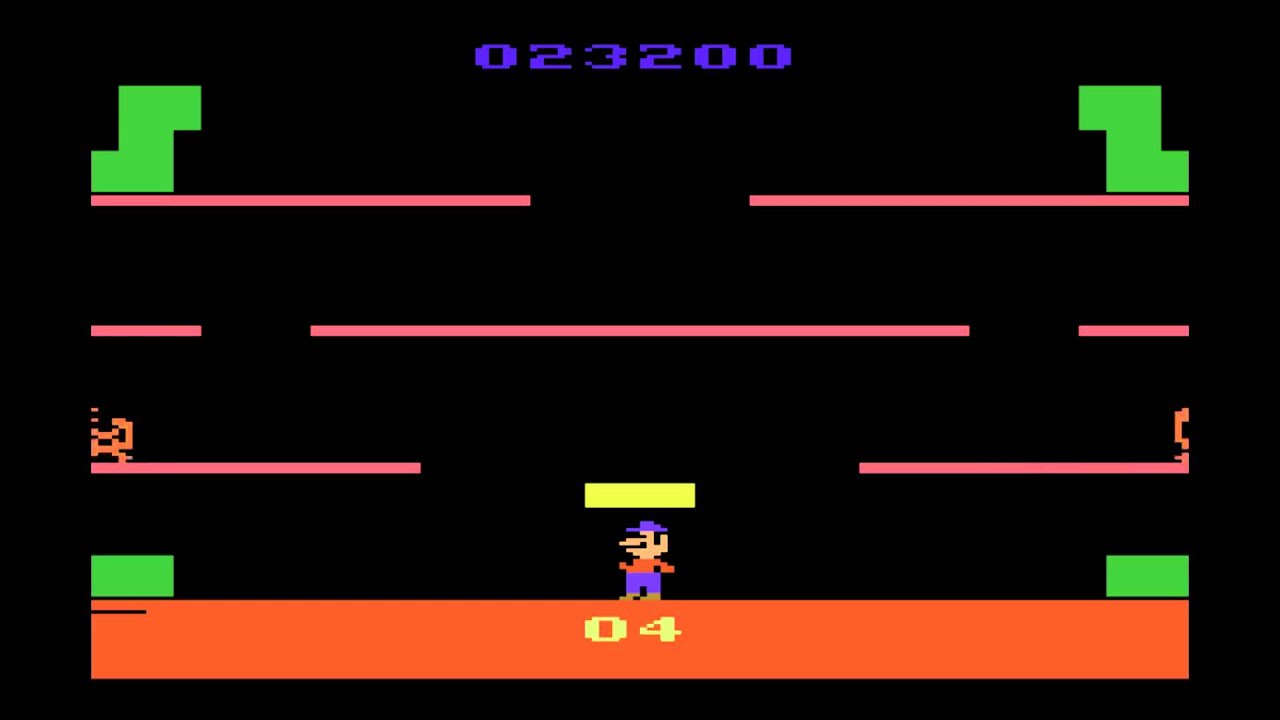Image resolution: width=1280 pixels, height=720 pixels.
Task: Click the short pink platform at the middle-left edge
Action: (x=145, y=331)
